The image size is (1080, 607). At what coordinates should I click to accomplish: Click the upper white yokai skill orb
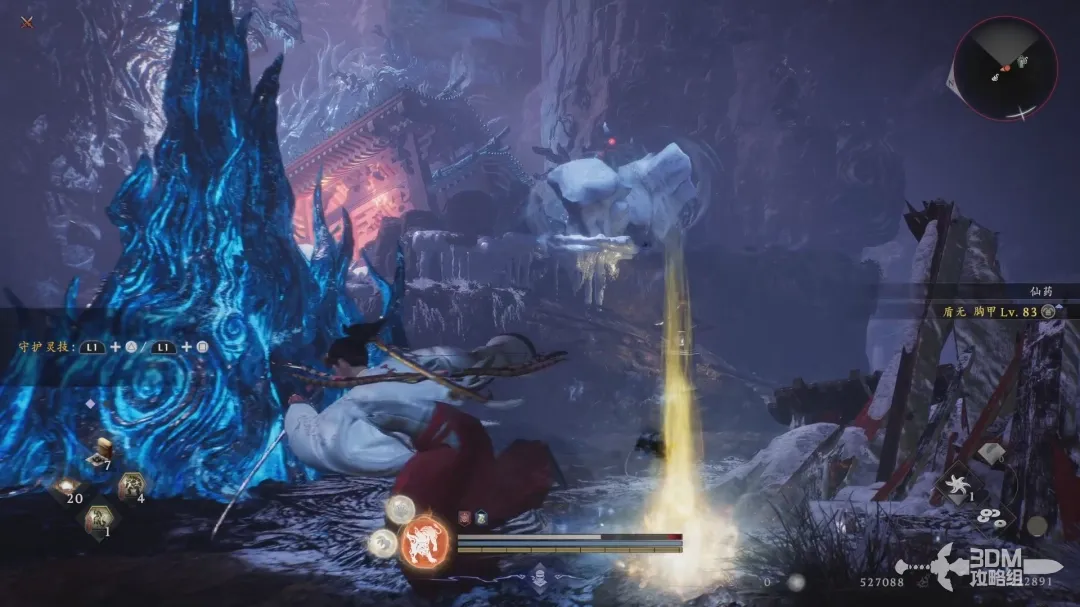pyautogui.click(x=401, y=510)
